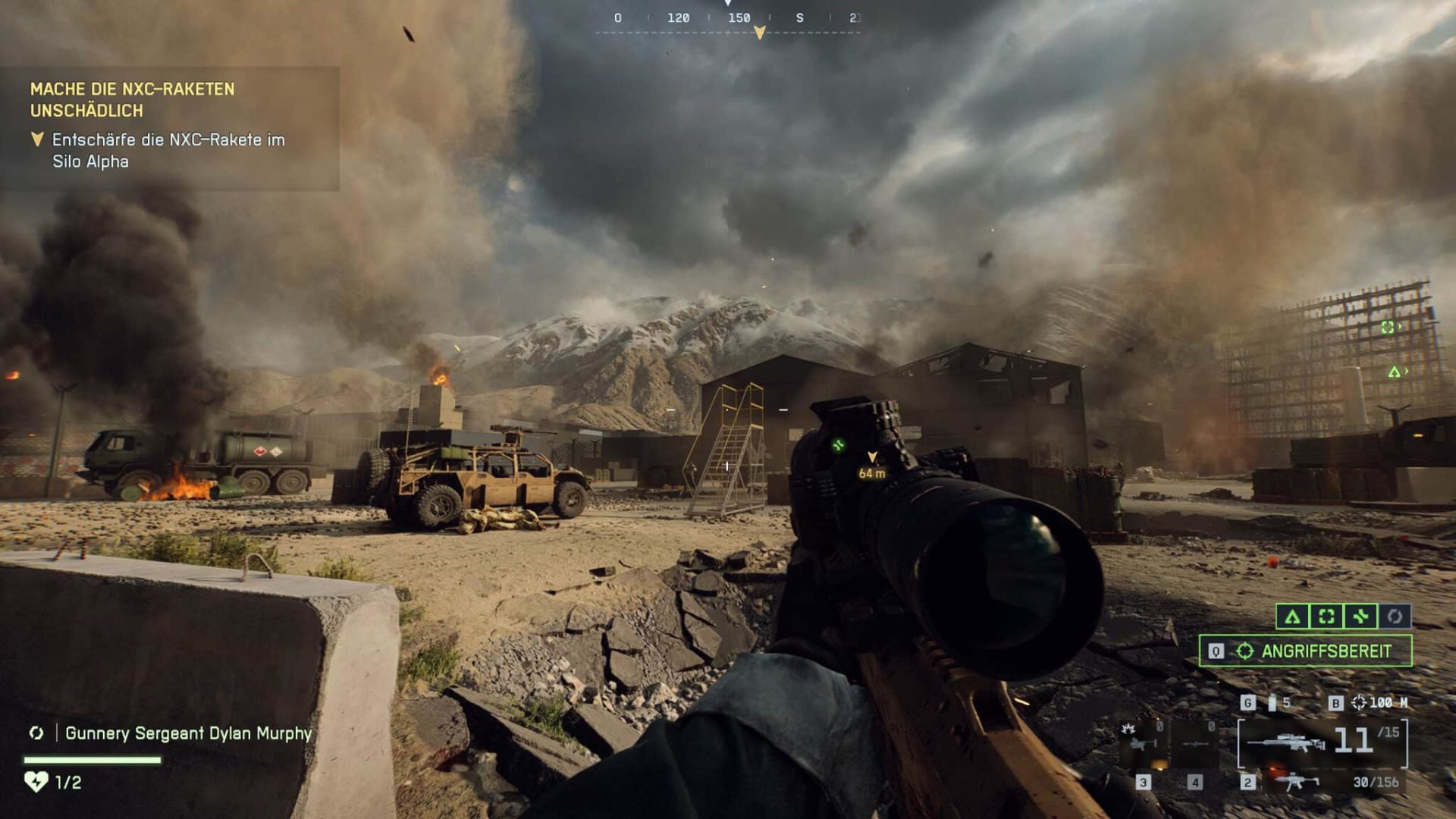This screenshot has width=1456, height=819.
Task: Click the greyed-out loadout refresh icon
Action: pyautogui.click(x=1394, y=617)
